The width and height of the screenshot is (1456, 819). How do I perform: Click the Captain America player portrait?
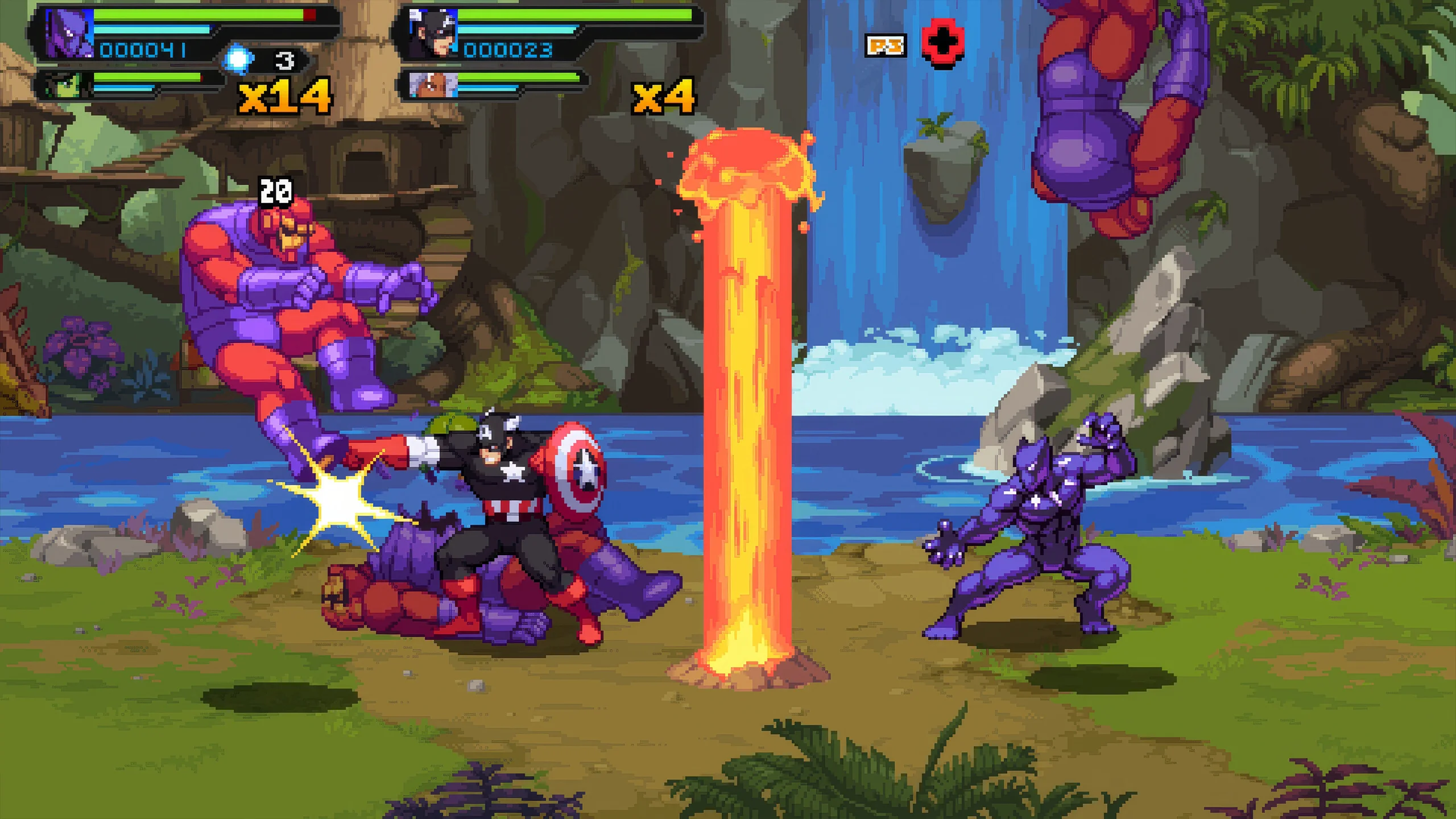[432, 34]
